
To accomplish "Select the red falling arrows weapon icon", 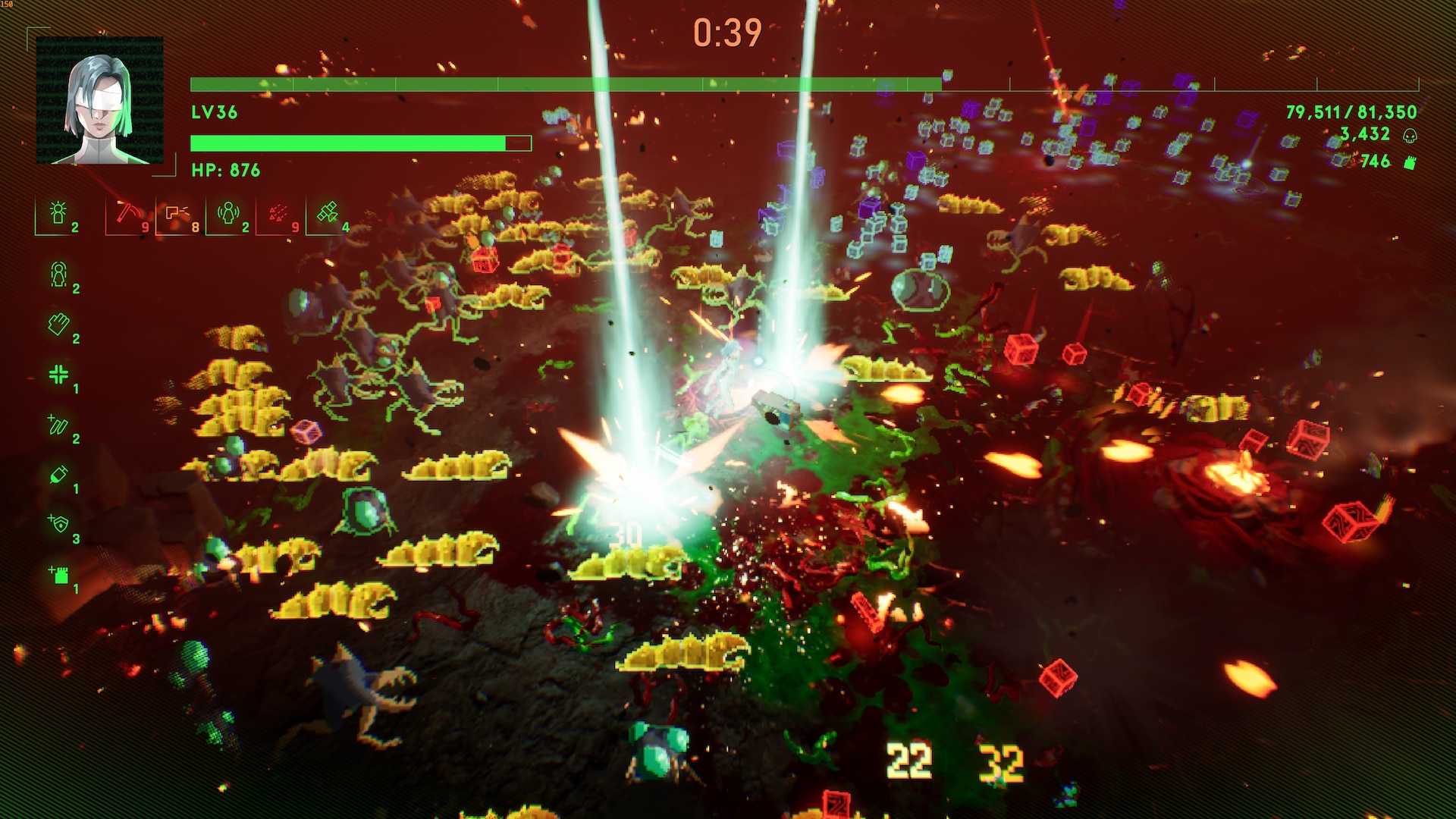I will tap(278, 213).
